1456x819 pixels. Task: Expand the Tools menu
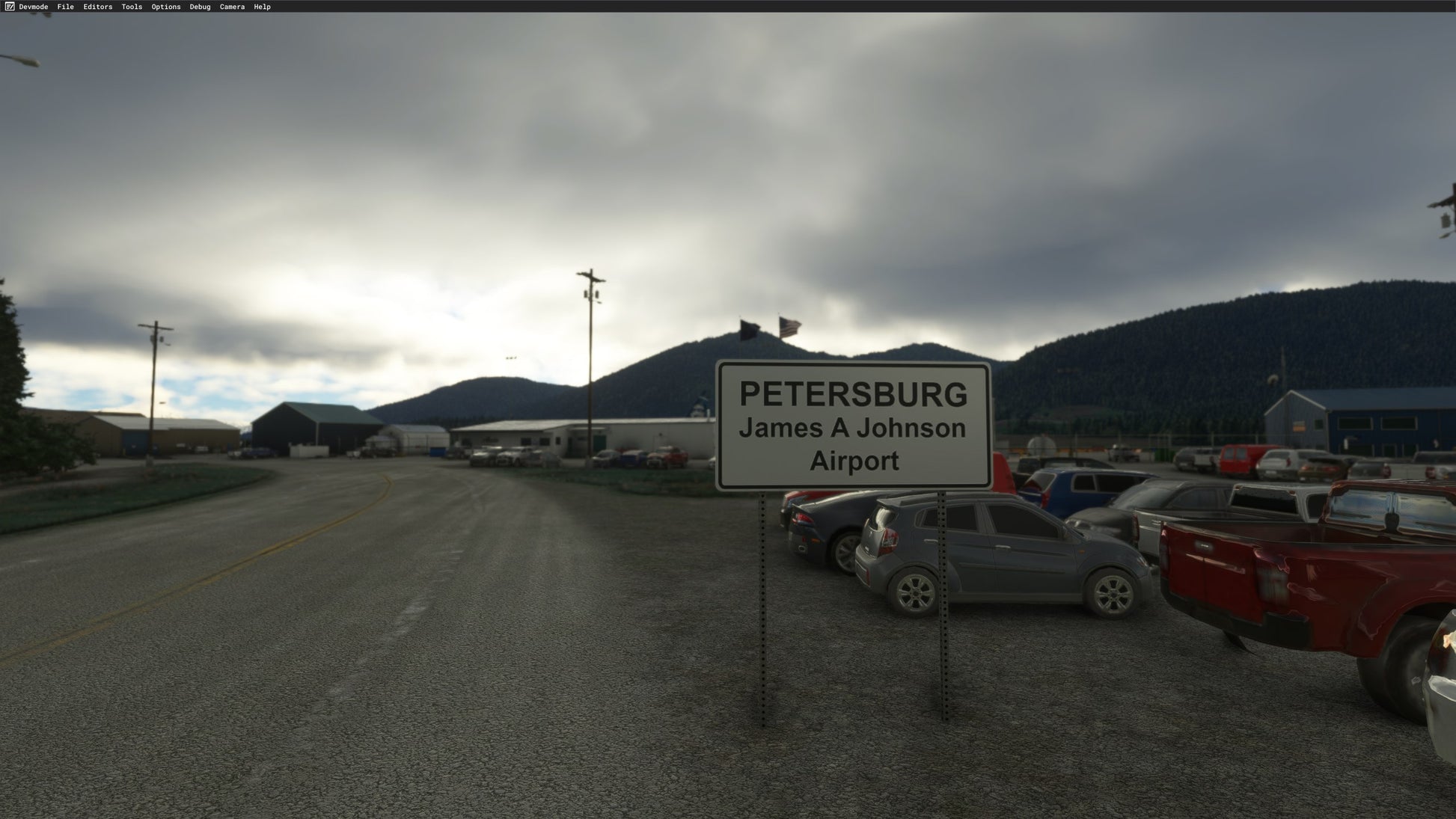132,7
